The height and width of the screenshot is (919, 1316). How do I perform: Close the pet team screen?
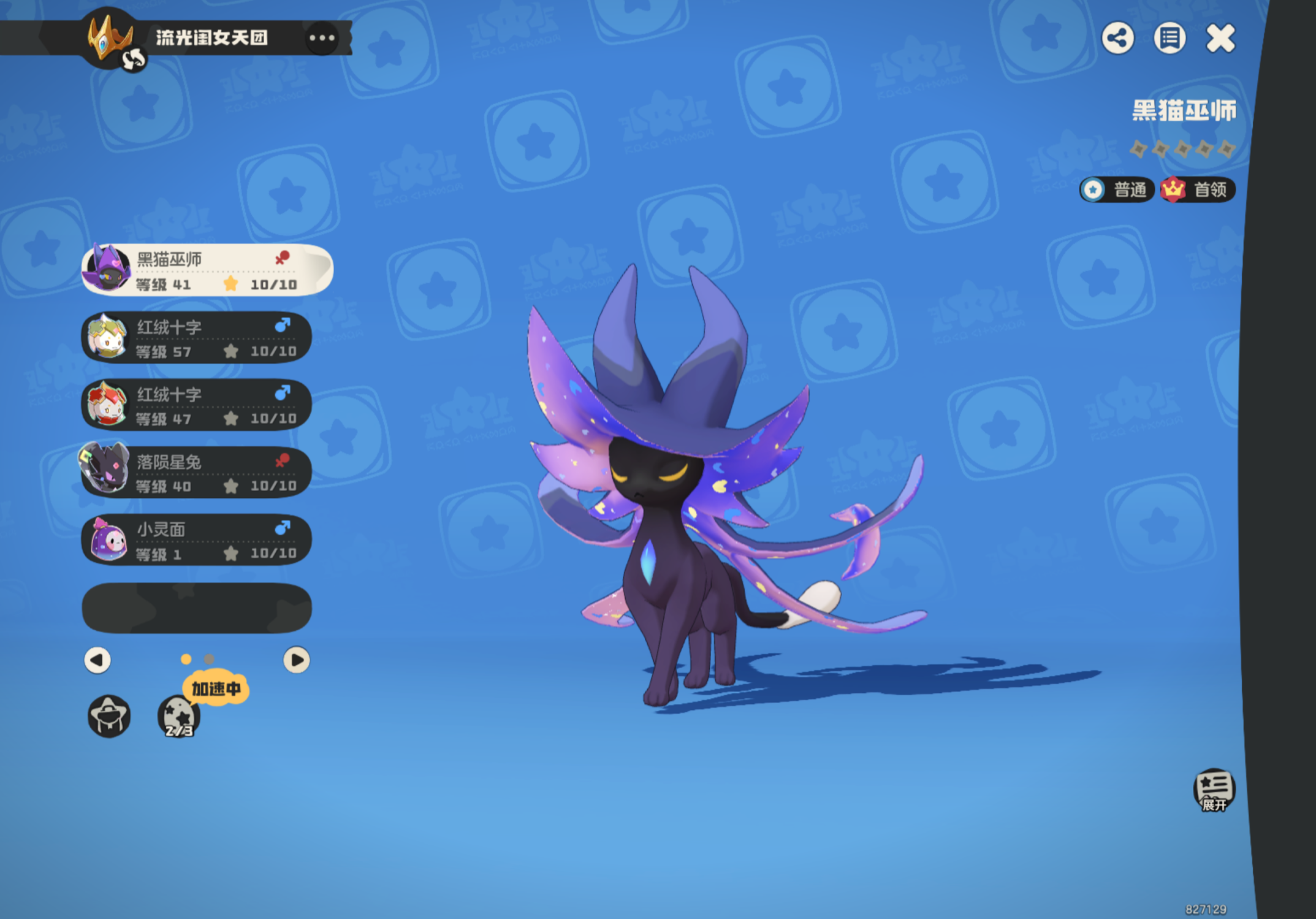[1220, 39]
